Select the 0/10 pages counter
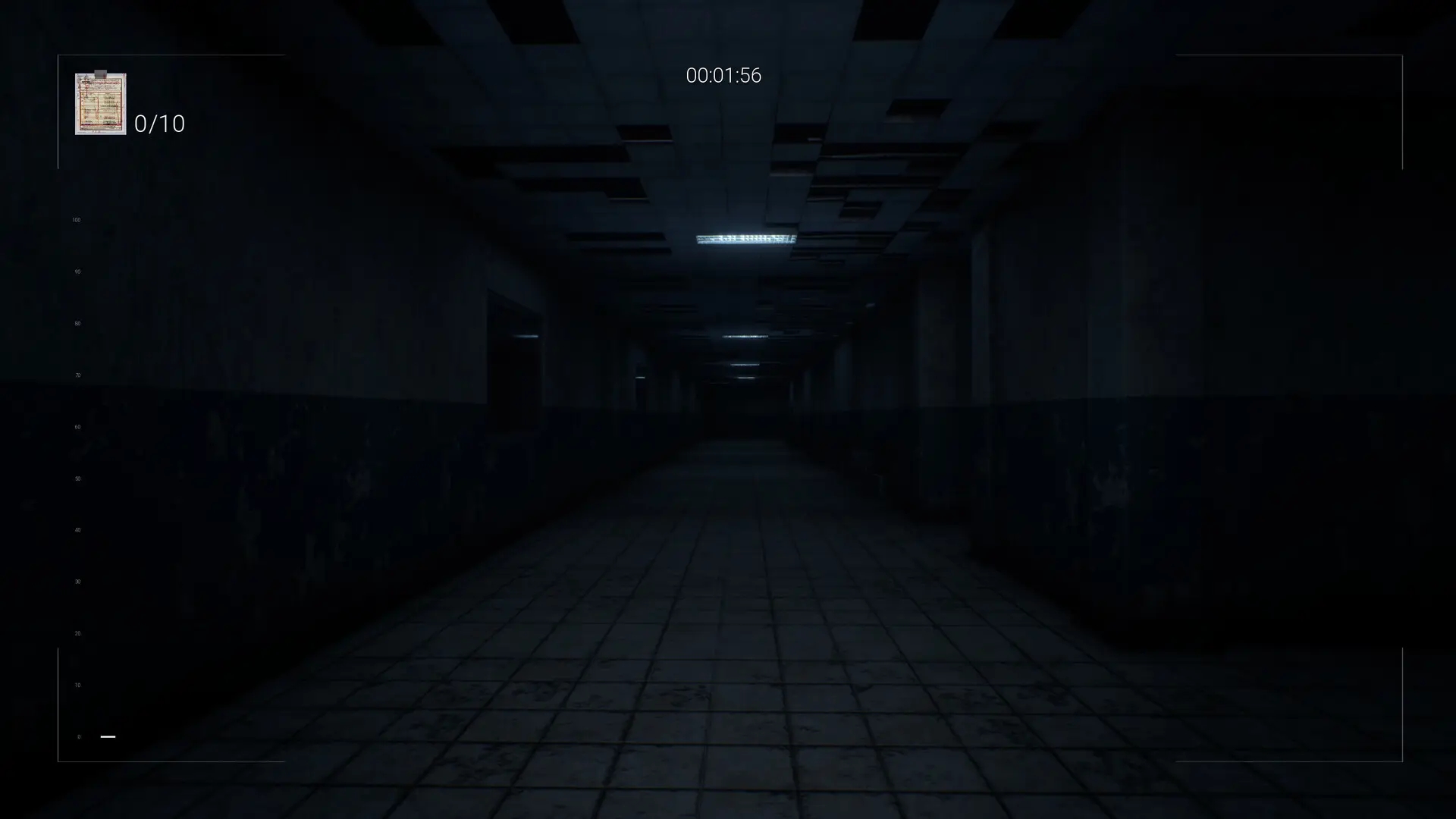The width and height of the screenshot is (1456, 819). click(159, 124)
